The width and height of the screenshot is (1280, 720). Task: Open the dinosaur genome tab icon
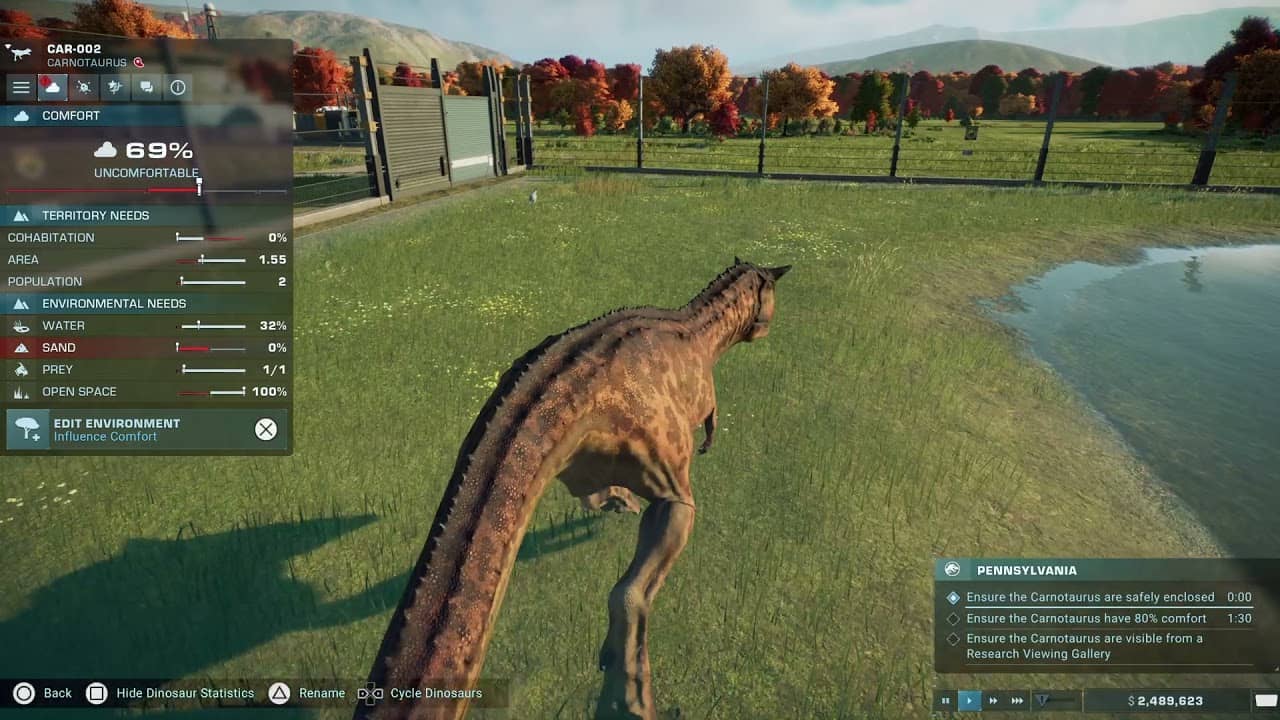coord(115,87)
